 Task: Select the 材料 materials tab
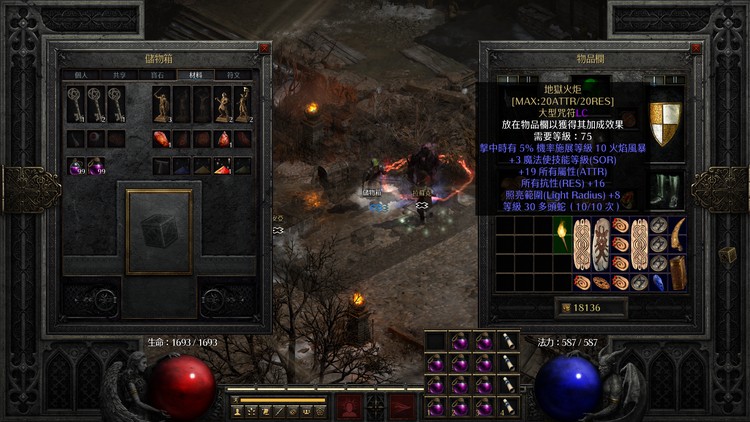195,75
